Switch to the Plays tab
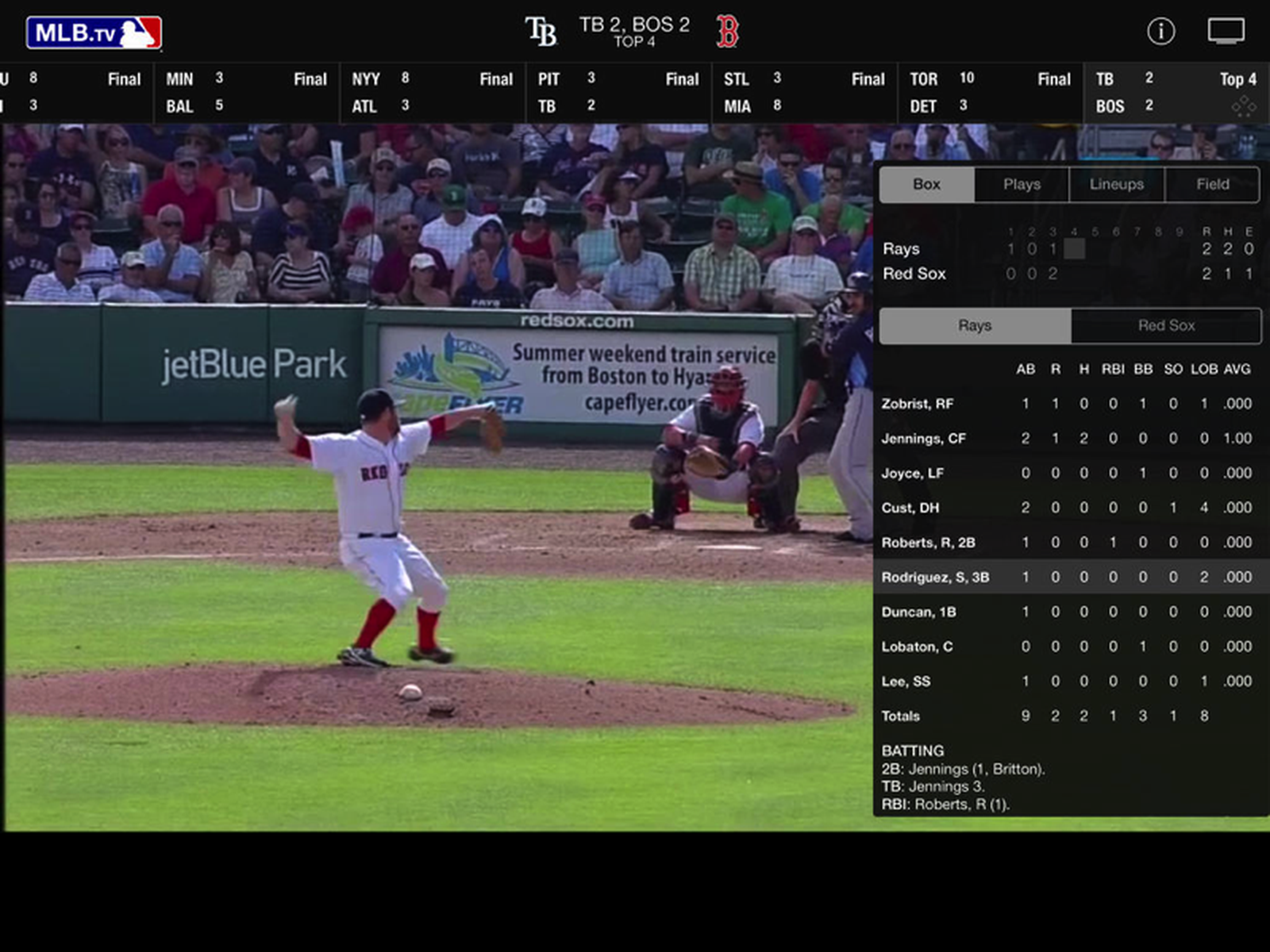This screenshot has height=952, width=1270. [x=1021, y=184]
